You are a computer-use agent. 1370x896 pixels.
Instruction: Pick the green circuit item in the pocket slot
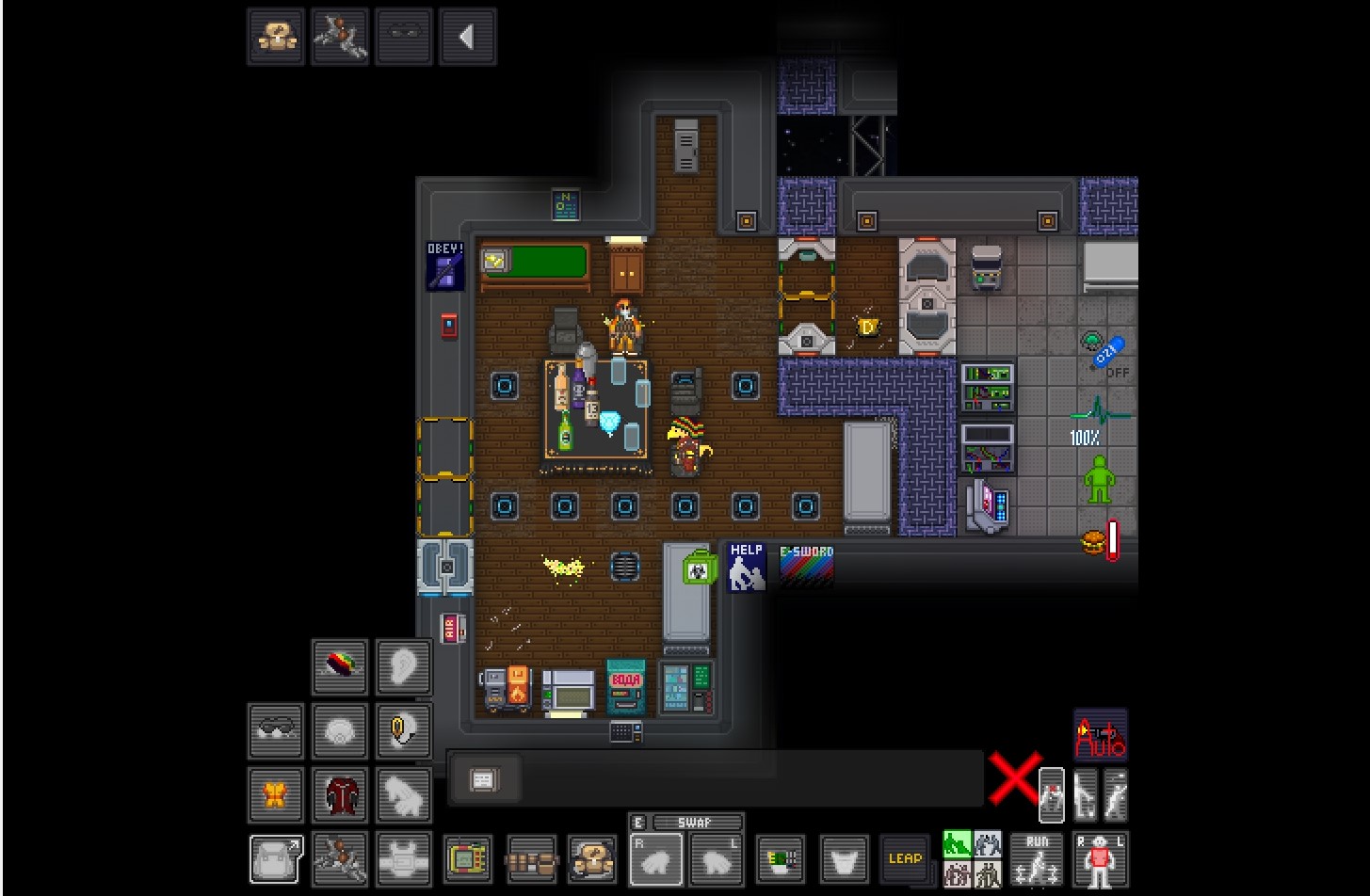(781, 858)
